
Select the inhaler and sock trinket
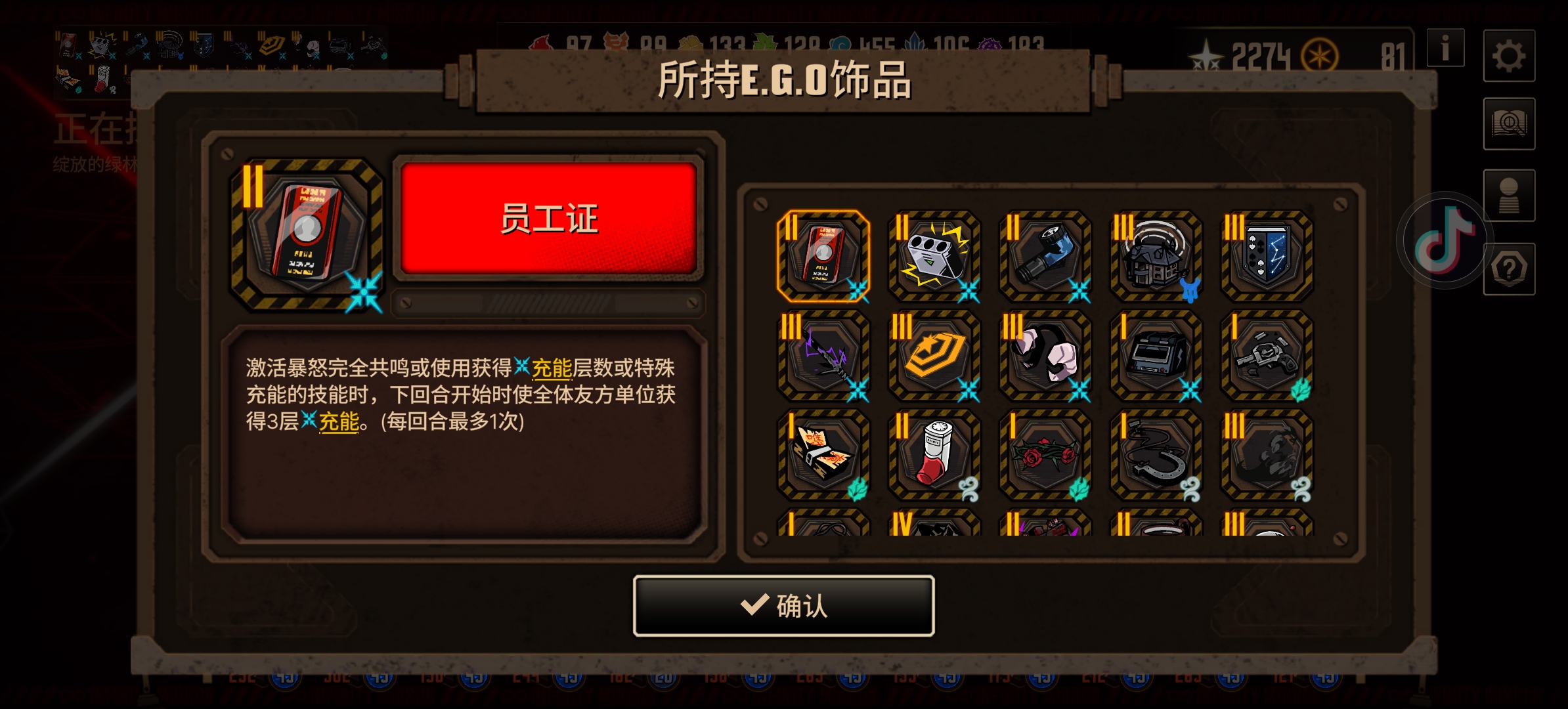(x=935, y=454)
